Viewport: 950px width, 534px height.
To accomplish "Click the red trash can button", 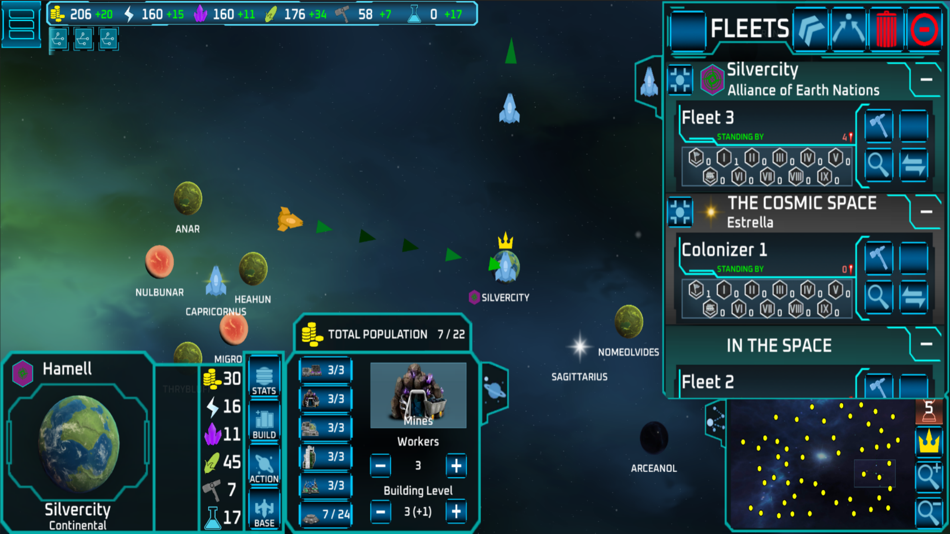I will (887, 30).
